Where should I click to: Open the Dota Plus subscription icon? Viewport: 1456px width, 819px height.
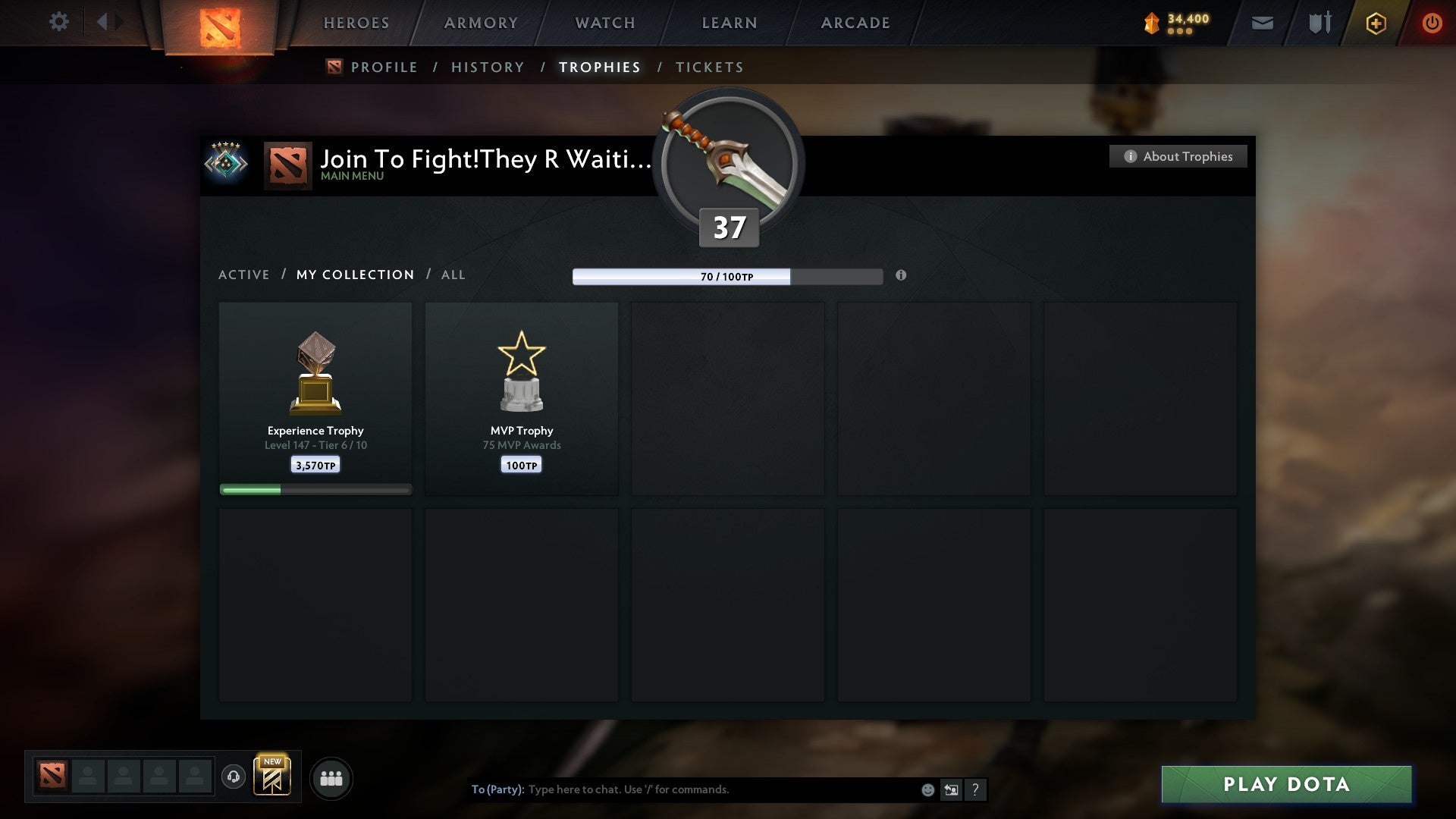pos(1375,23)
